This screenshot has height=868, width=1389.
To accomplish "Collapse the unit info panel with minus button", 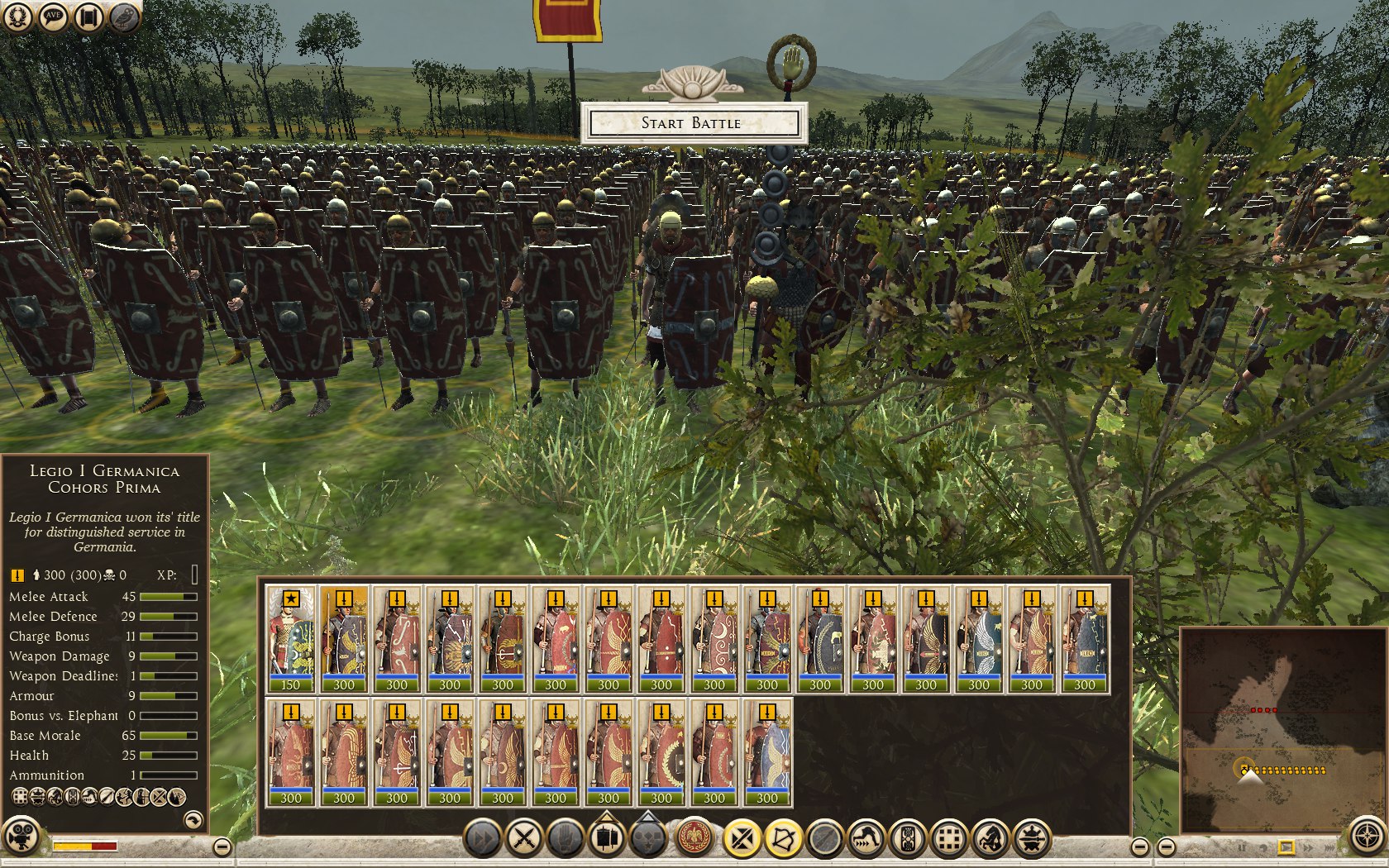I will (x=222, y=847).
